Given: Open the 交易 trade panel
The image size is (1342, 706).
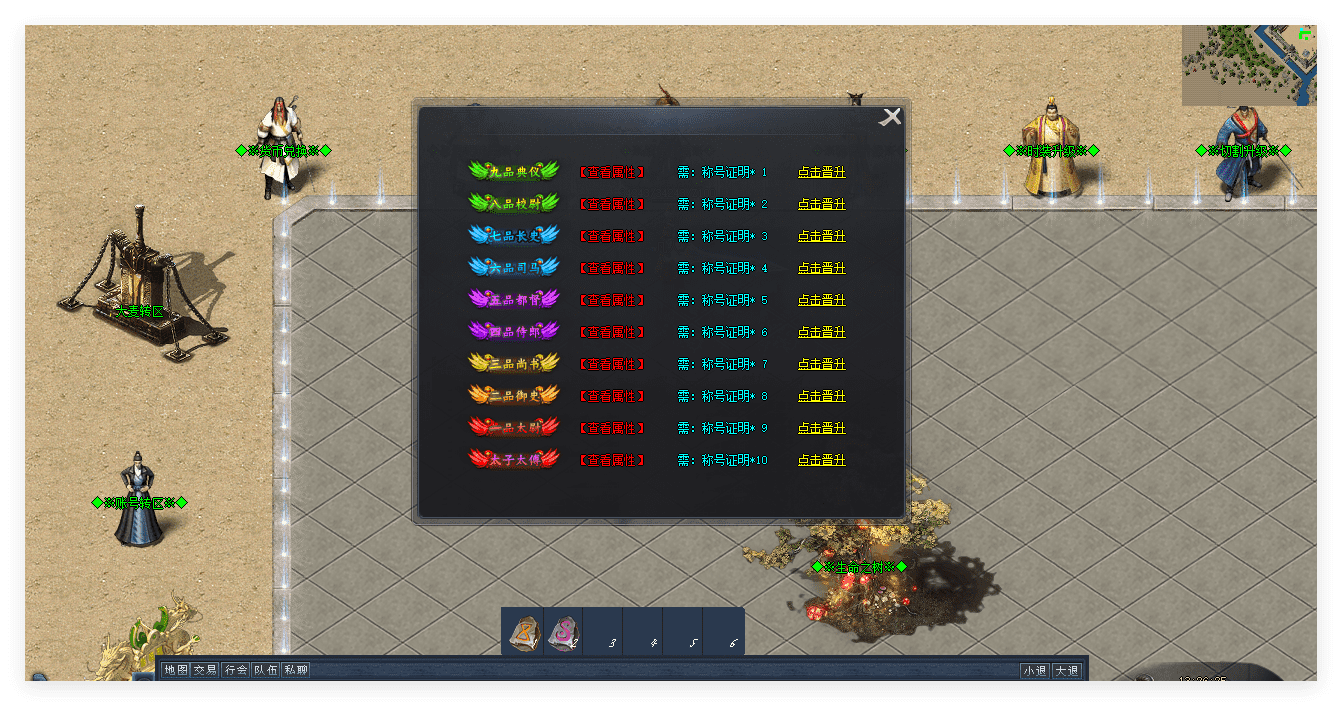Looking at the screenshot, I should coord(205,670).
